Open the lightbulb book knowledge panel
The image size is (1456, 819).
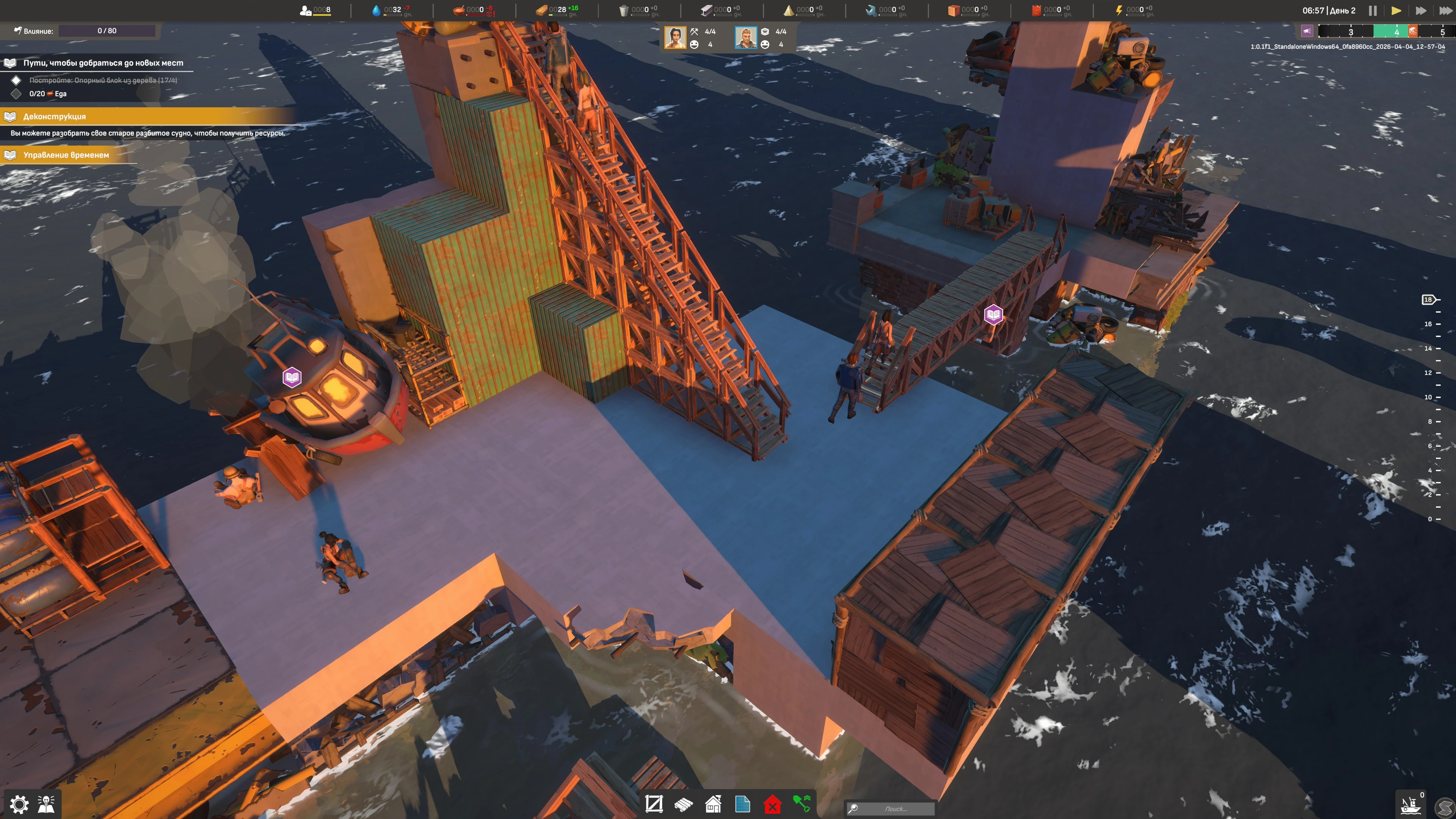coord(46,803)
